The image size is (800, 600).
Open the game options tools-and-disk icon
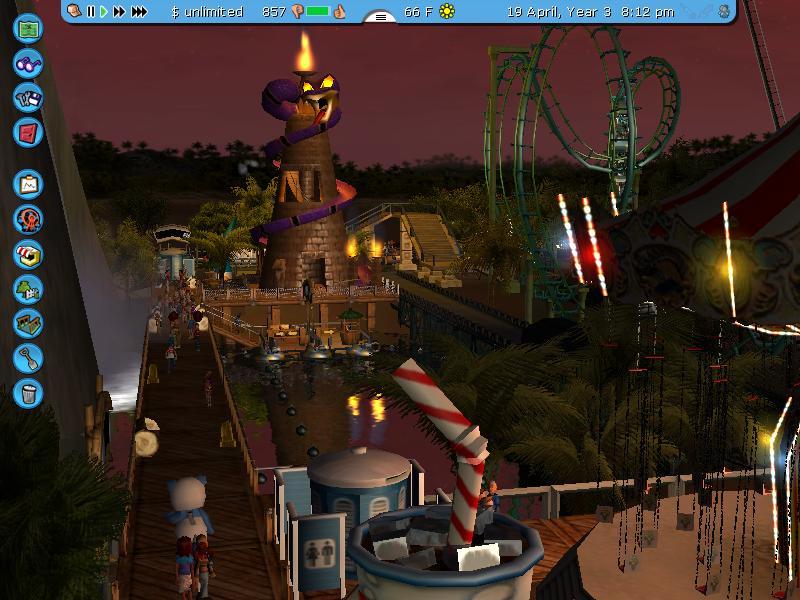click(x=28, y=97)
